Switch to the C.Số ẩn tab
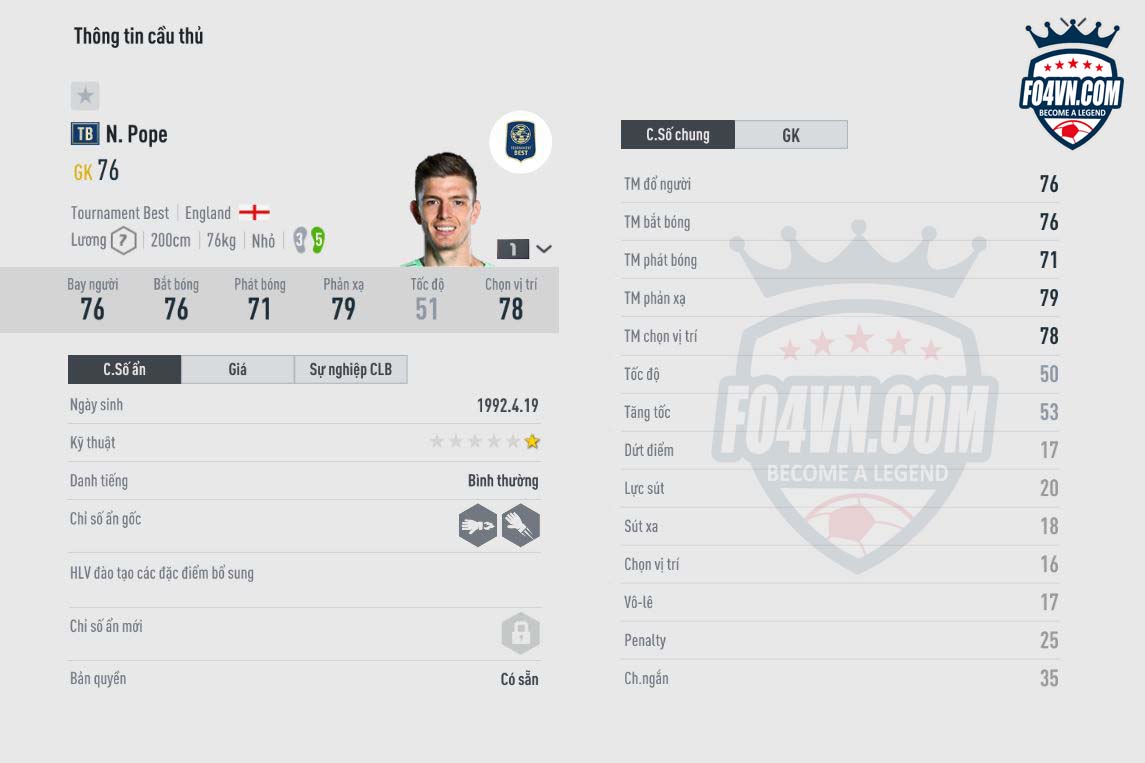Image resolution: width=1145 pixels, height=763 pixels. click(124, 369)
